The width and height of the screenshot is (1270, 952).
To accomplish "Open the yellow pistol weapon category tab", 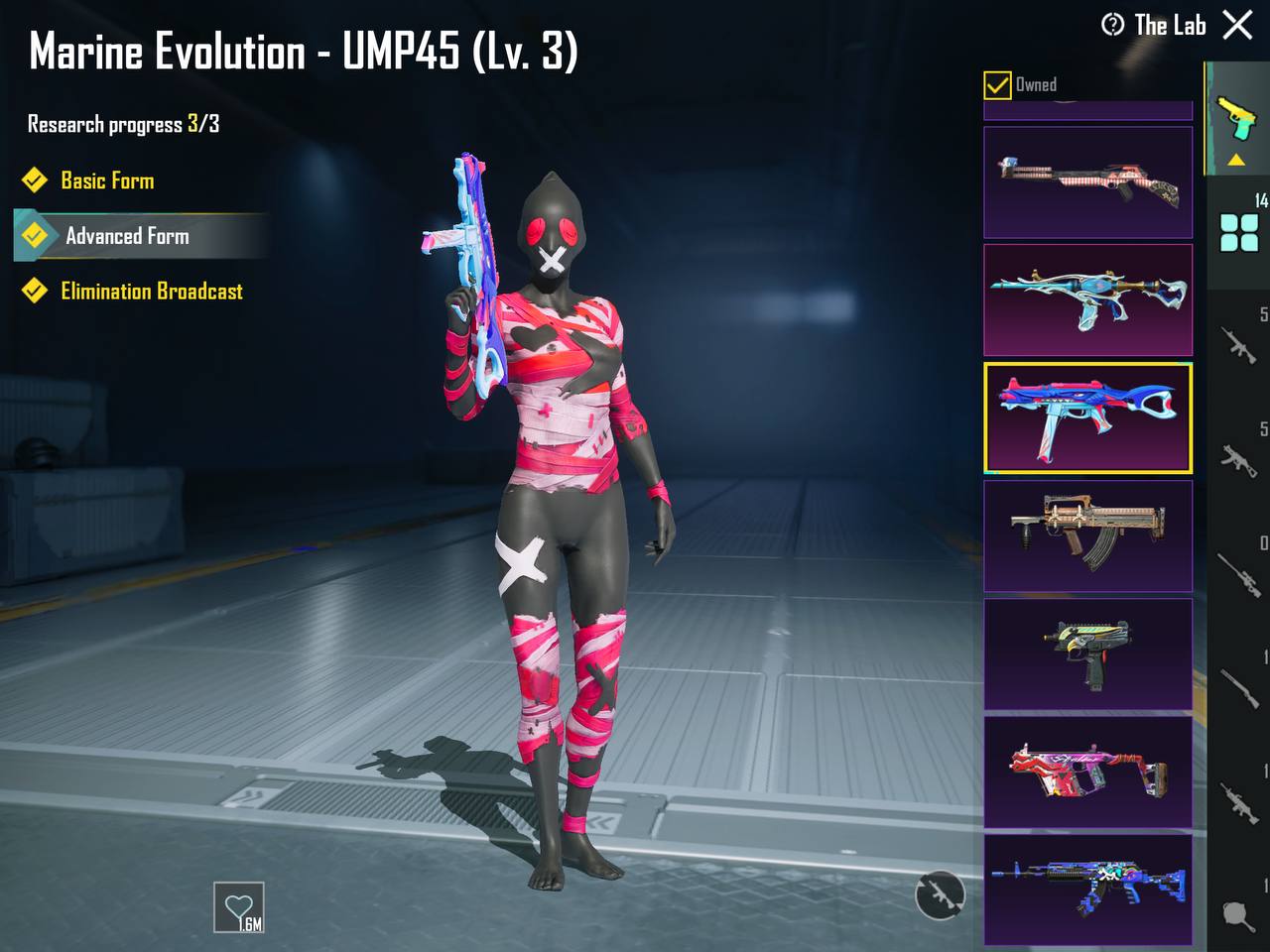I will (1236, 119).
